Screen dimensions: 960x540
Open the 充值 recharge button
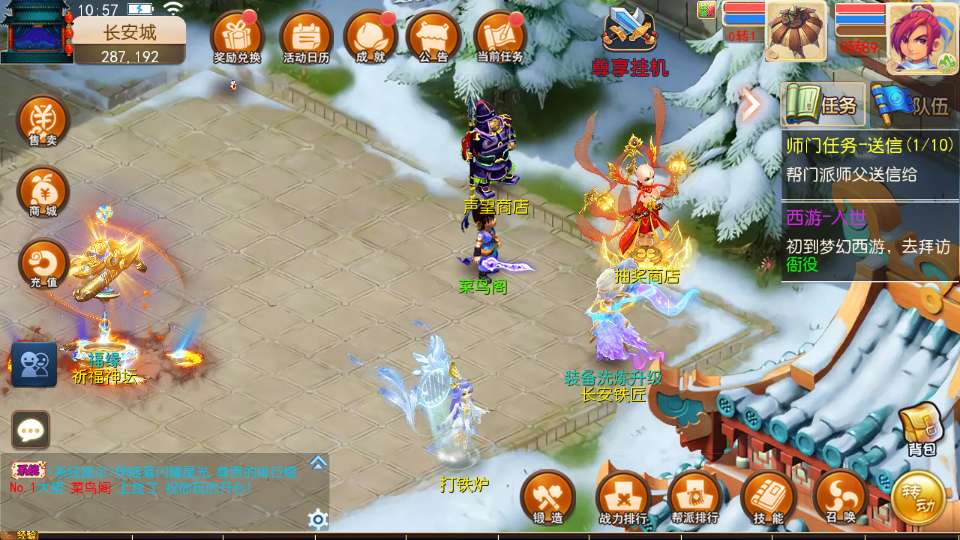pos(43,264)
